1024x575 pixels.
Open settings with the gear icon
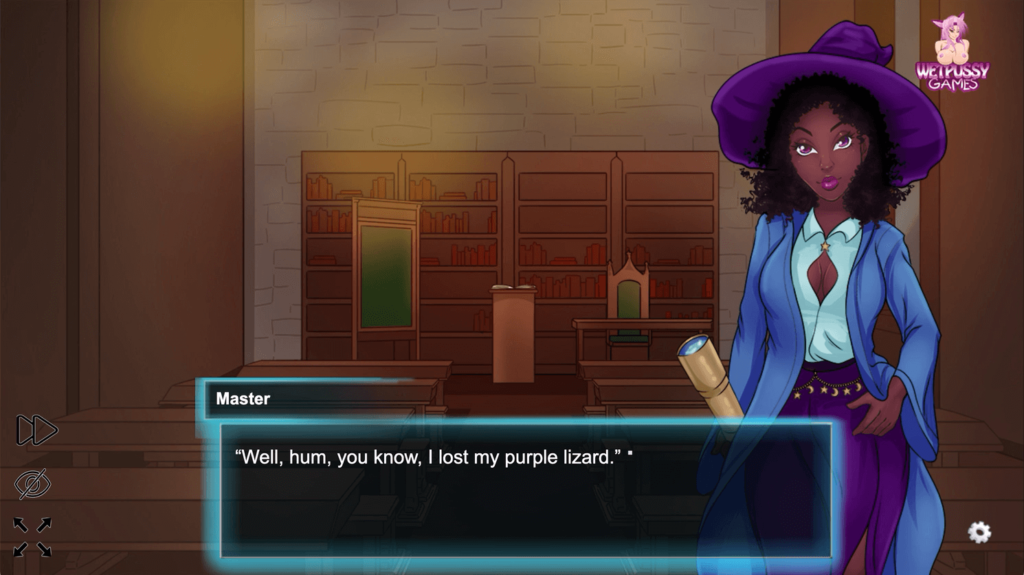point(979,532)
